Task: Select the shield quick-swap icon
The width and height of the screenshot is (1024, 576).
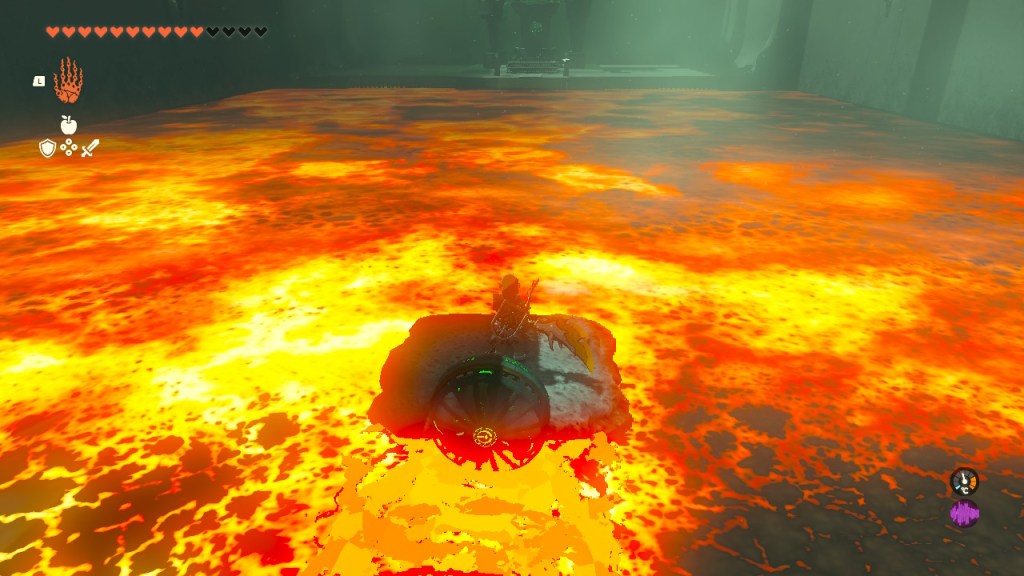Action: click(x=47, y=148)
